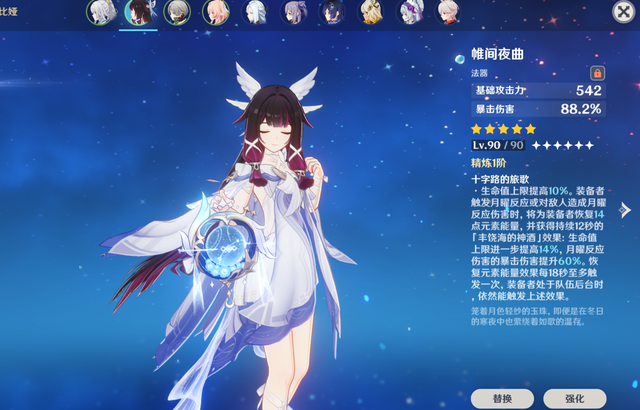Select the blonde character portrait

click(x=370, y=12)
